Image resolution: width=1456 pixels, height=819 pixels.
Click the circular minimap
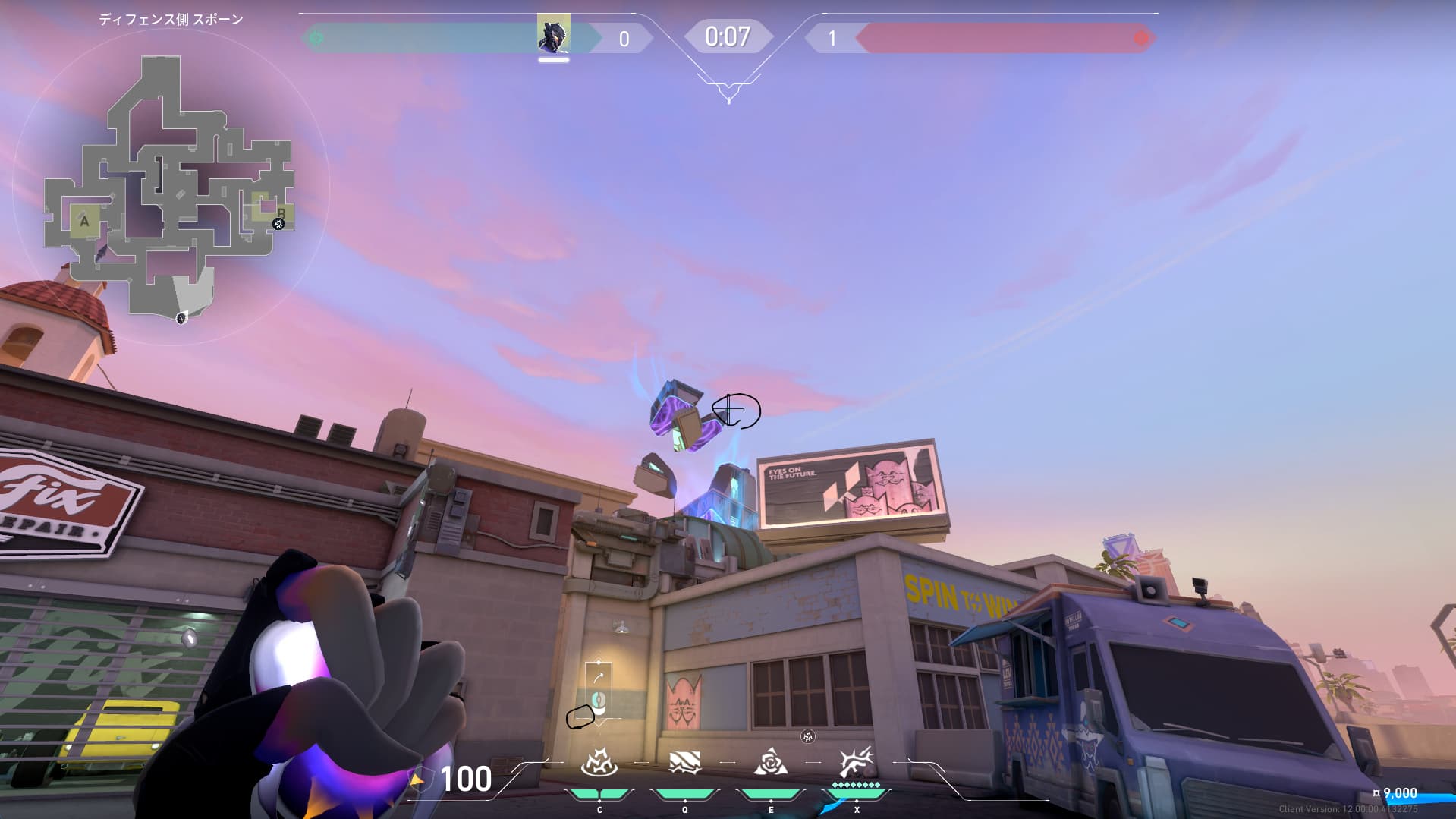point(171,186)
